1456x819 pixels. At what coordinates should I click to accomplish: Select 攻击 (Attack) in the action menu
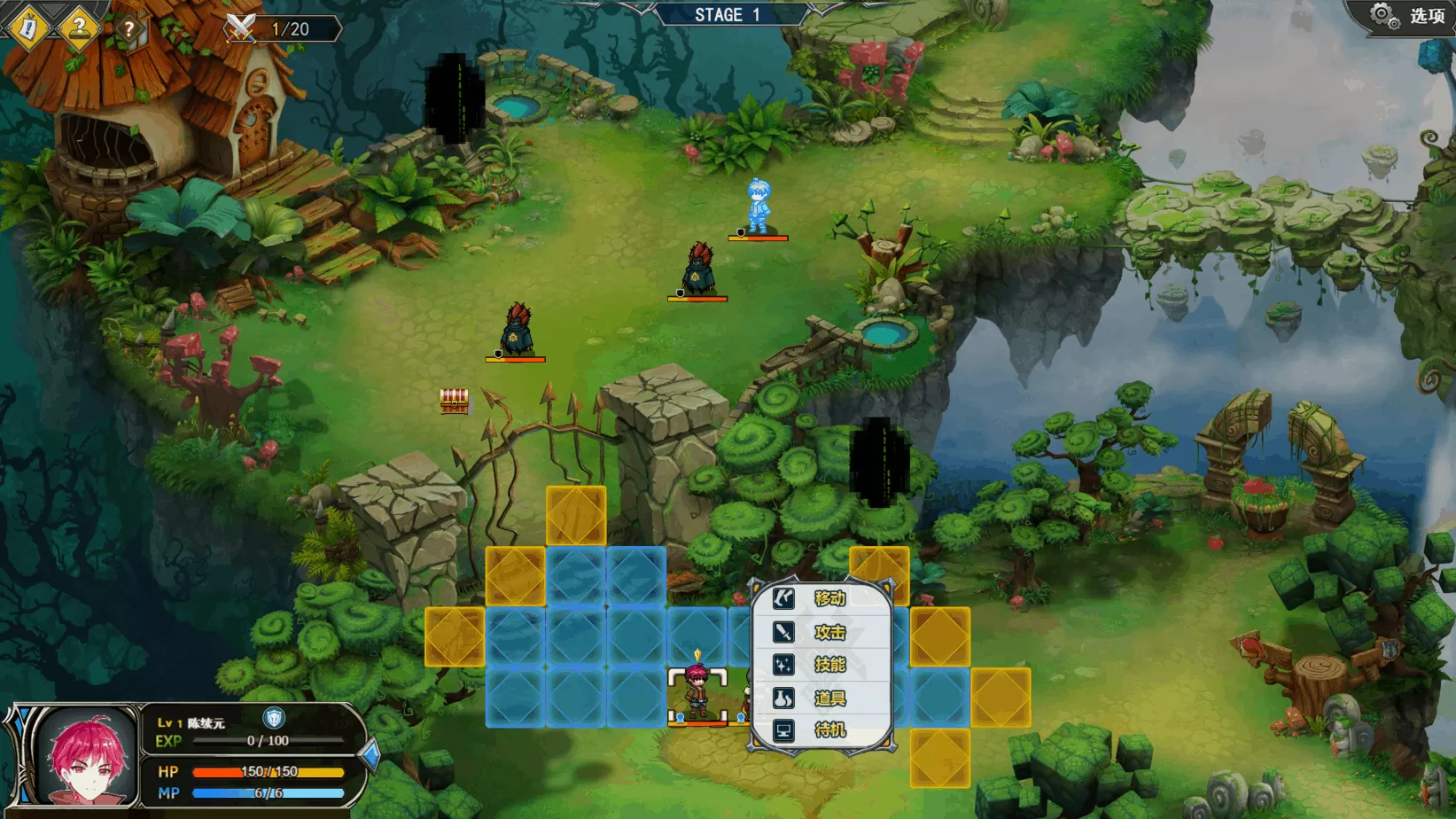pyautogui.click(x=821, y=632)
